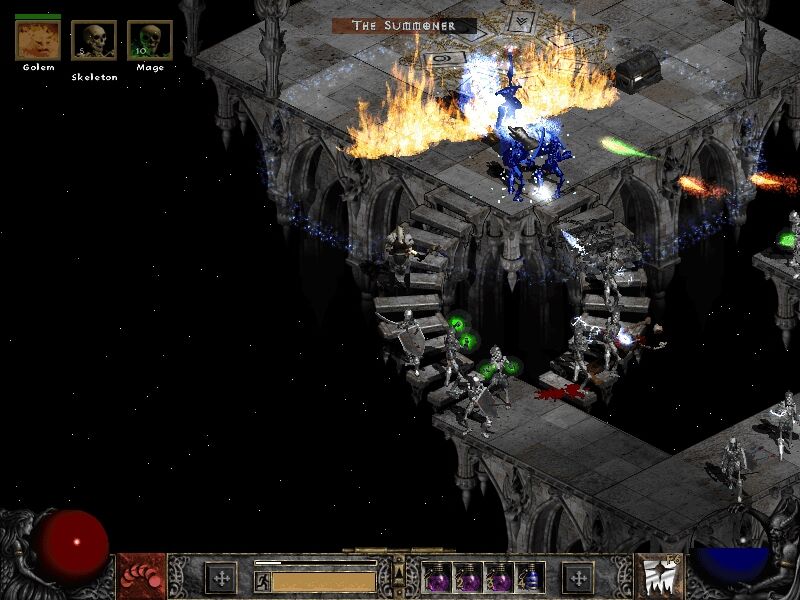Image resolution: width=800 pixels, height=600 pixels.
Task: Open the right-click skill selector marked F6
Action: (x=660, y=577)
